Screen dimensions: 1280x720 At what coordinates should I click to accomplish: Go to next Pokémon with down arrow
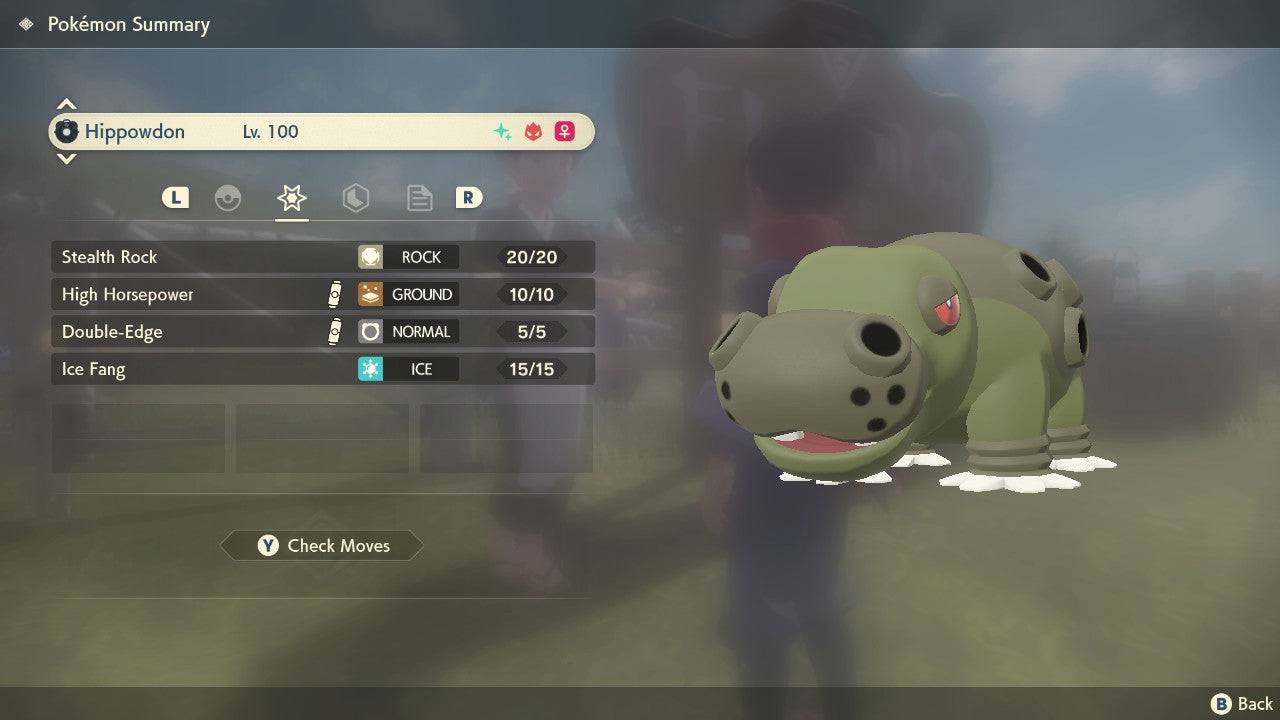pyautogui.click(x=66, y=158)
